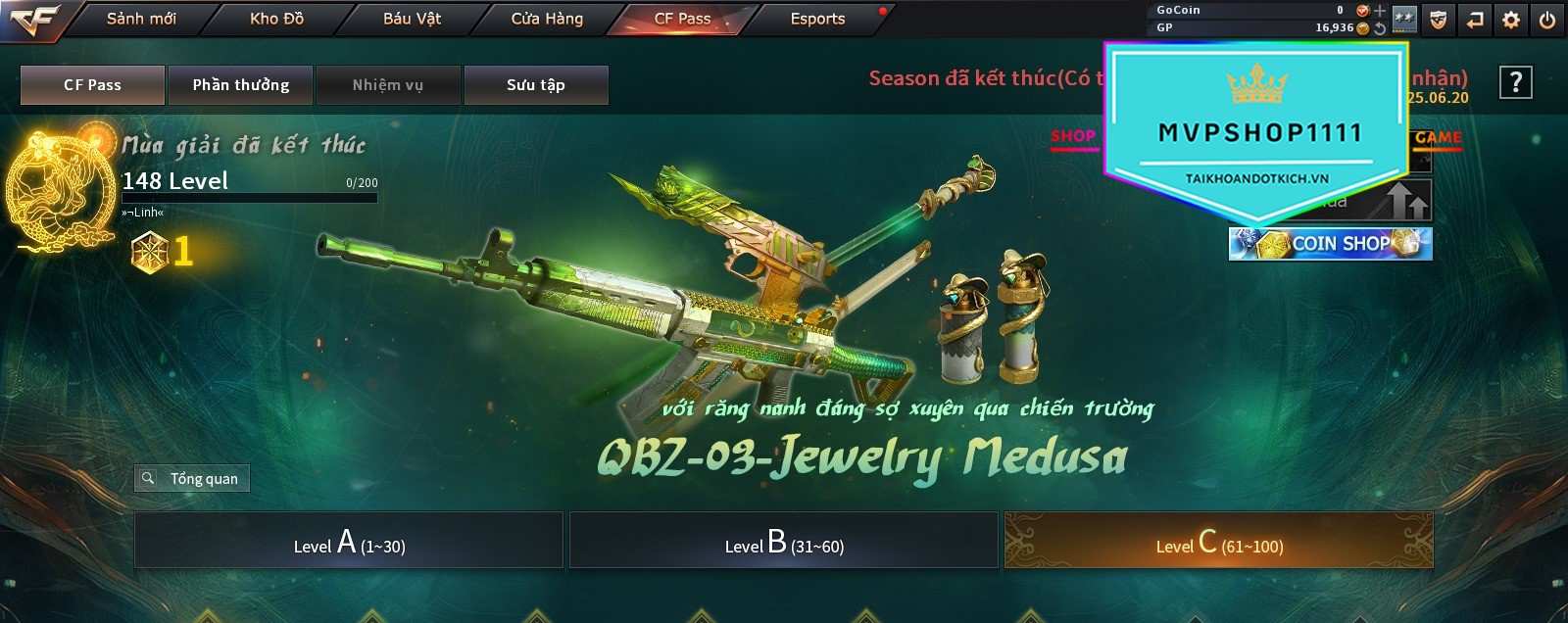Image resolution: width=1568 pixels, height=623 pixels.
Task: Select the CF Pass top menu tab
Action: pyautogui.click(x=682, y=19)
